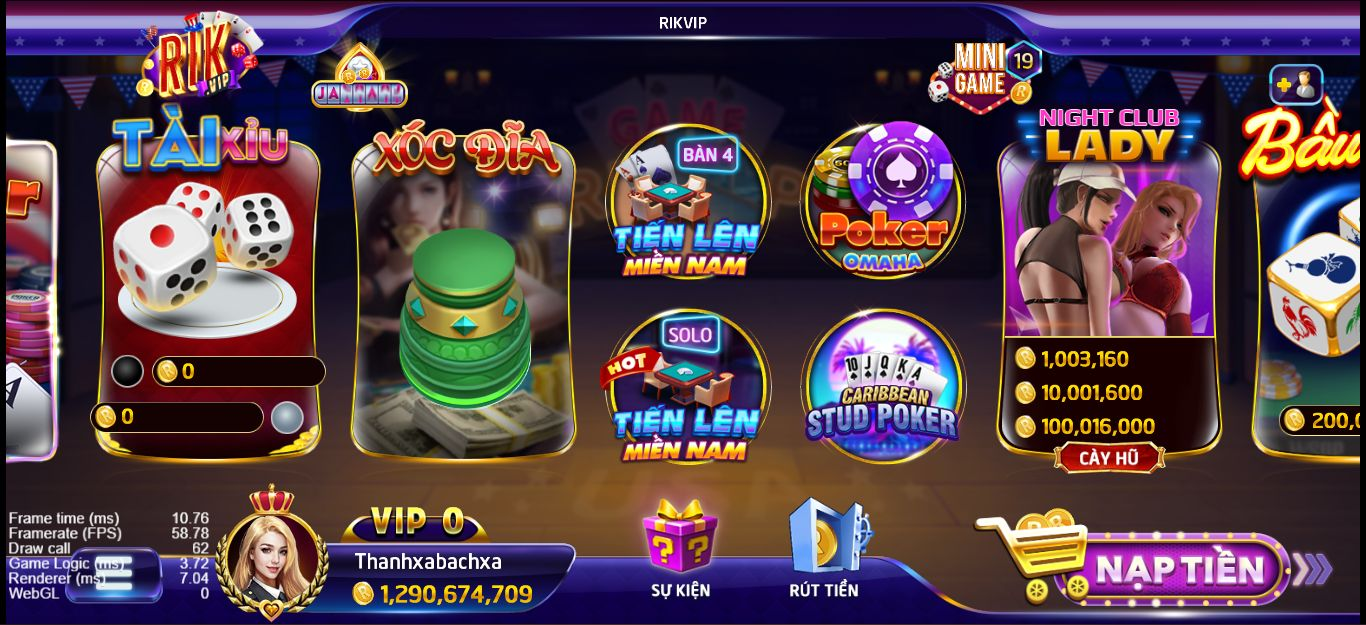Click the add friend icon
Viewport: 1366px width, 625px height.
(1296, 86)
